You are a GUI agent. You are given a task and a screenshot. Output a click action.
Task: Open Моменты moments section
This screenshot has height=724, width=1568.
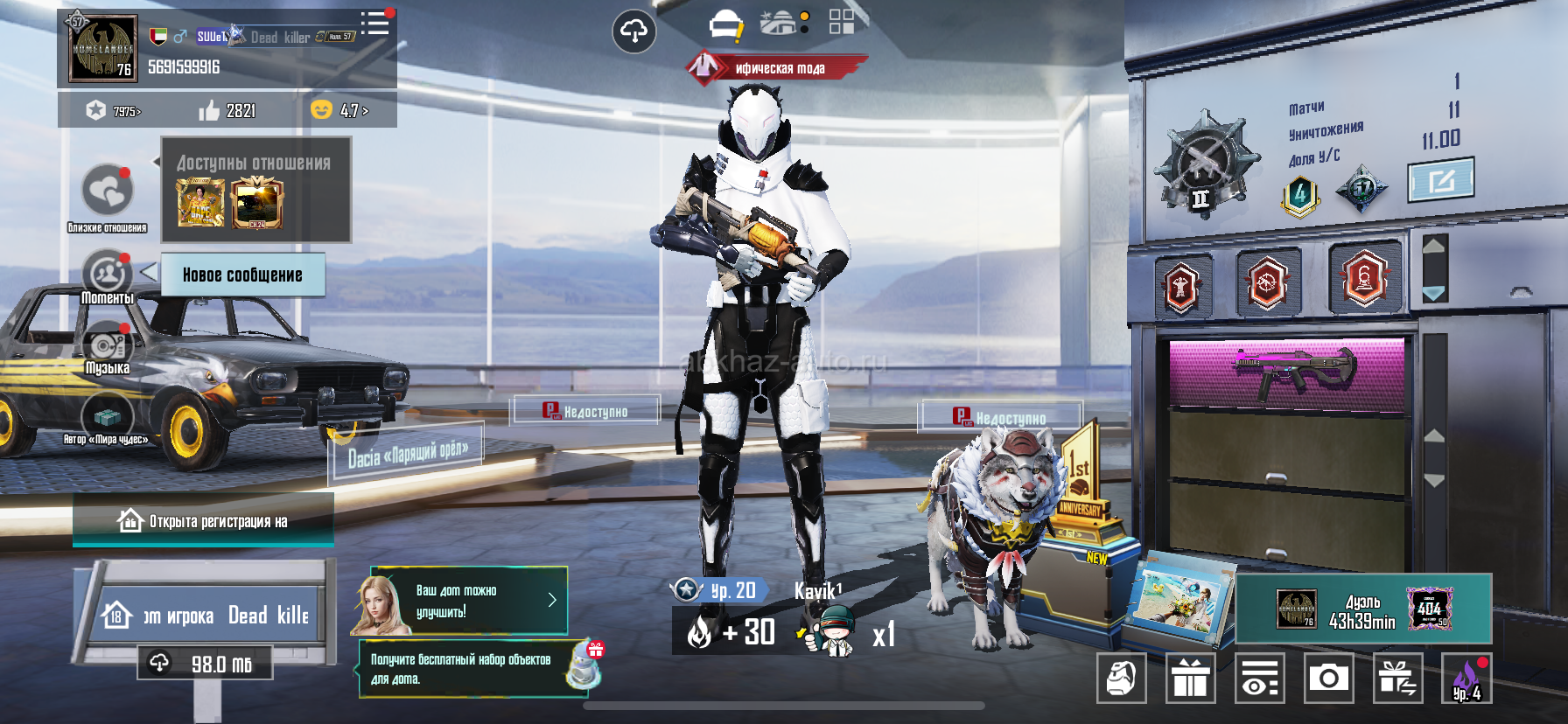coord(107,275)
